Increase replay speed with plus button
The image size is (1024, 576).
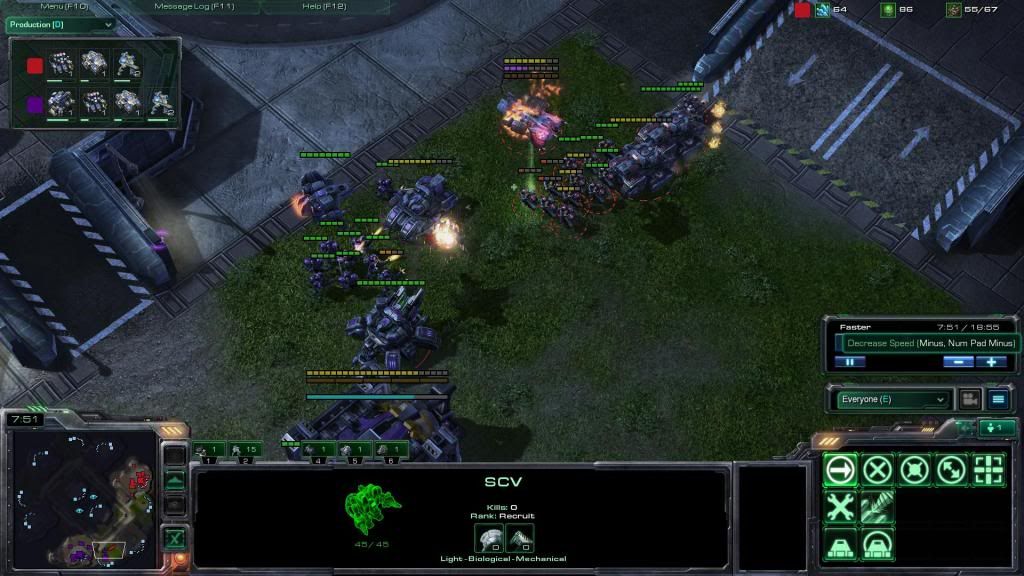(x=990, y=362)
